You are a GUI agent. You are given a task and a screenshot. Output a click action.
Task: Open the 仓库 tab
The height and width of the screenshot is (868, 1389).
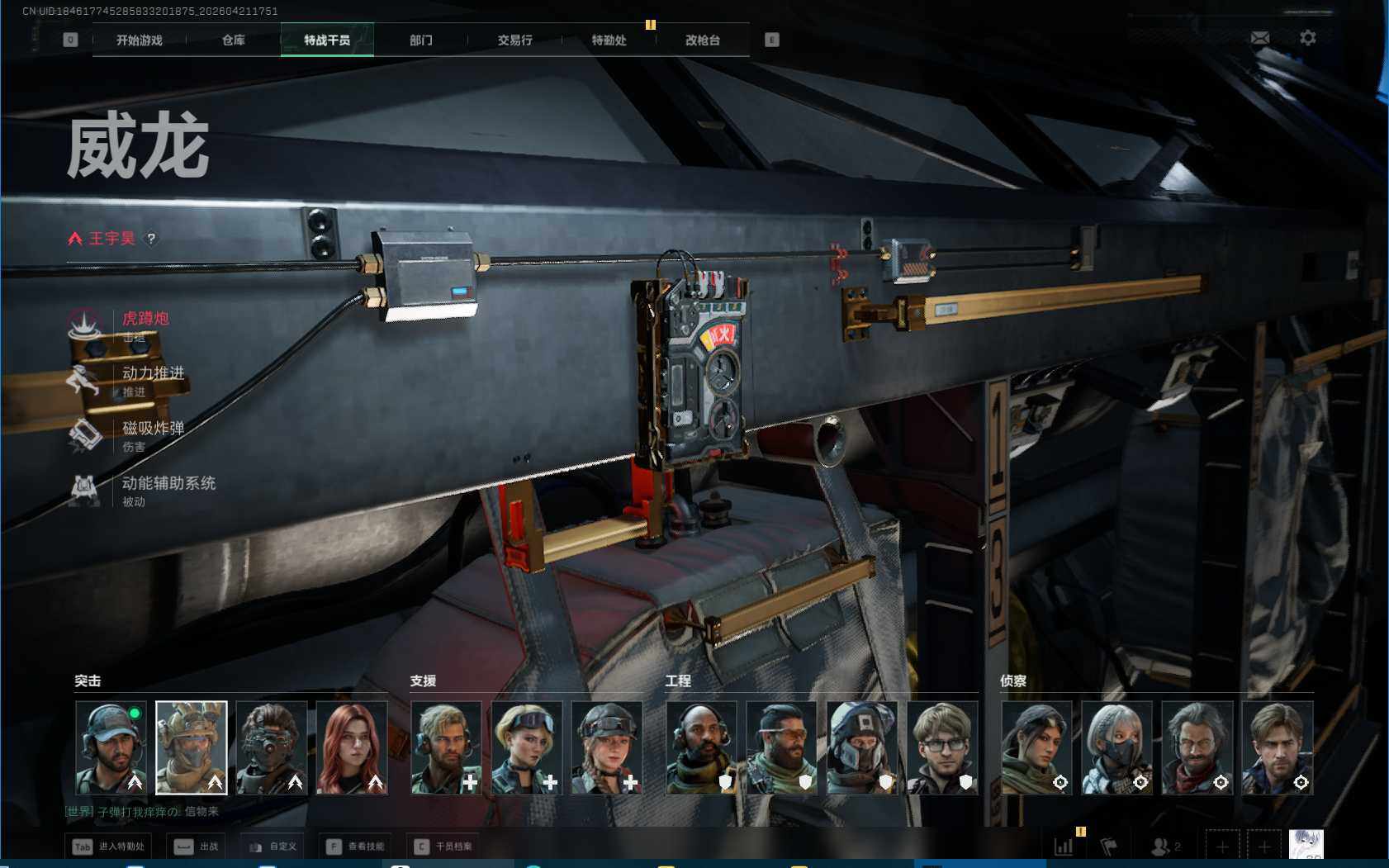click(x=234, y=40)
